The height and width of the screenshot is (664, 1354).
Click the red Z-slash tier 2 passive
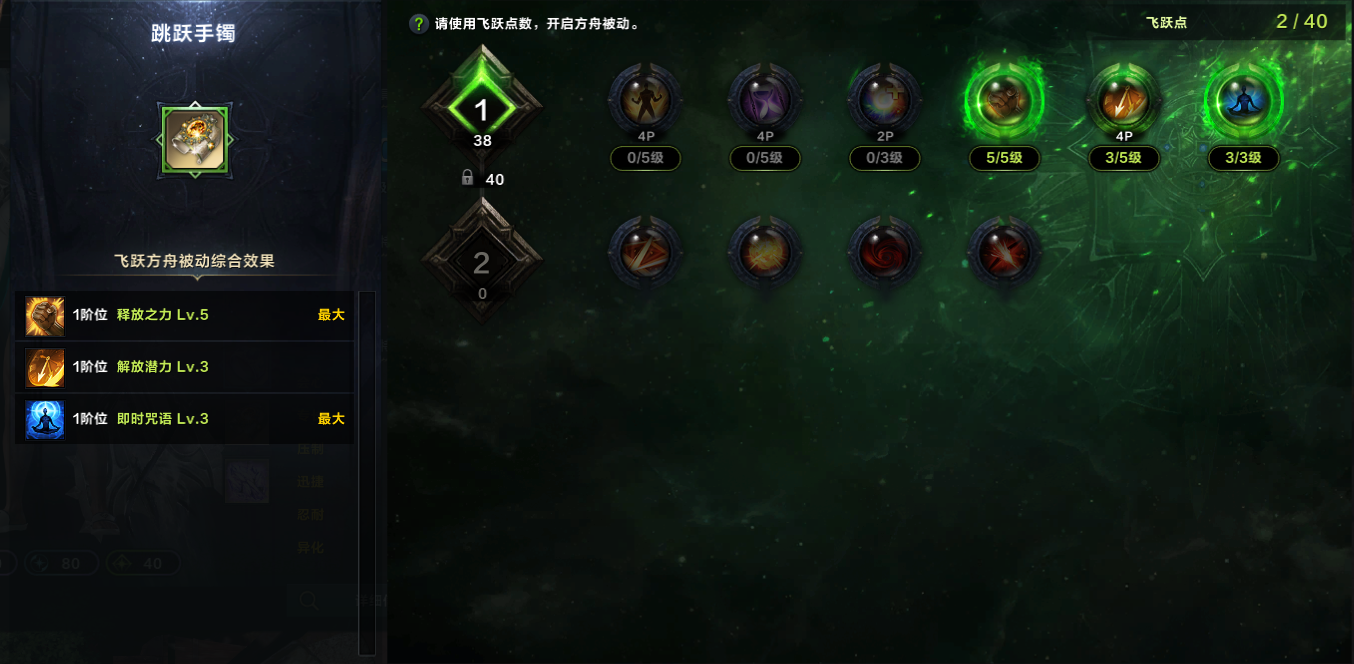coord(645,253)
